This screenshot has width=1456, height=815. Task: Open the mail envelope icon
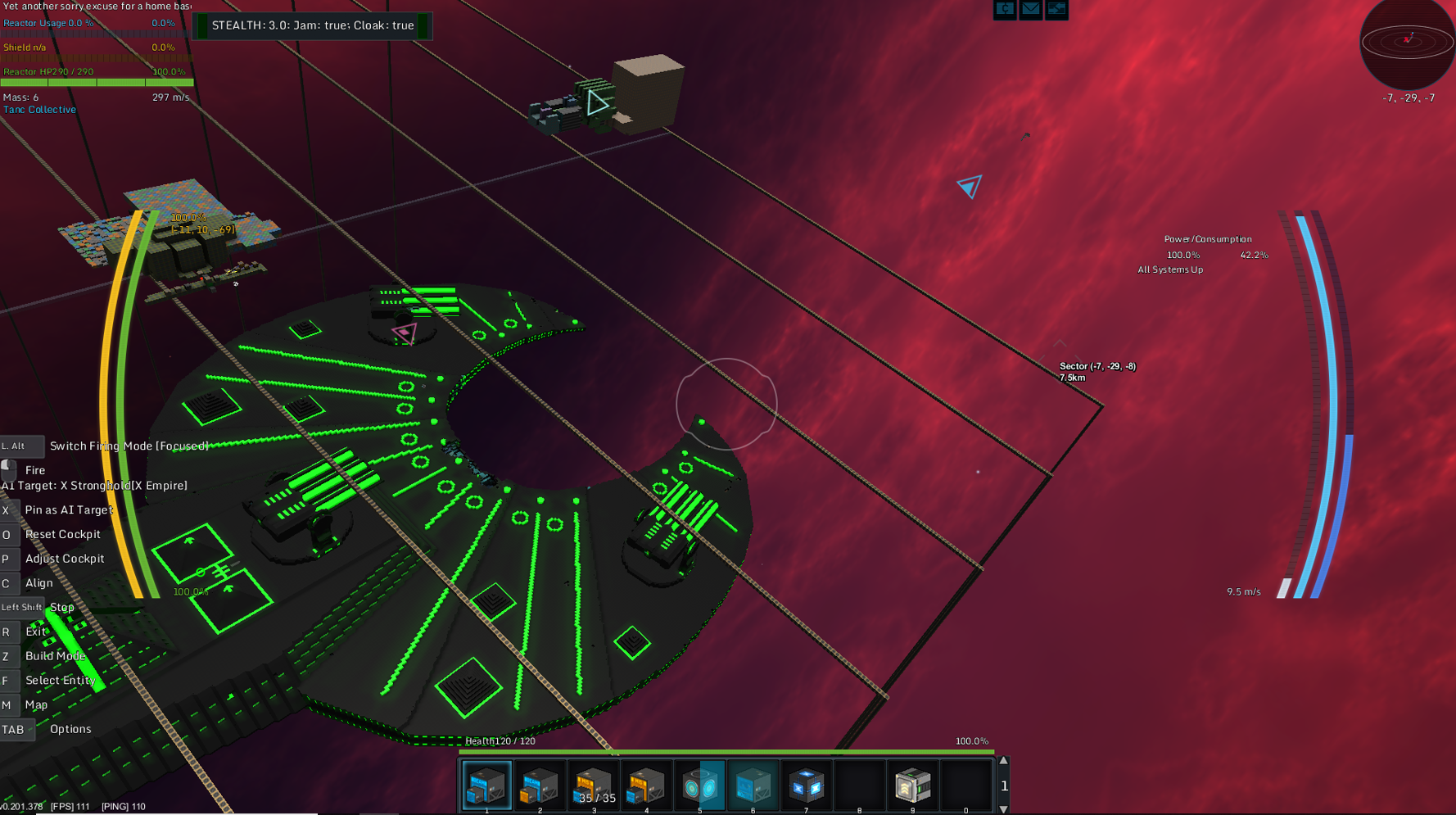(x=1030, y=9)
